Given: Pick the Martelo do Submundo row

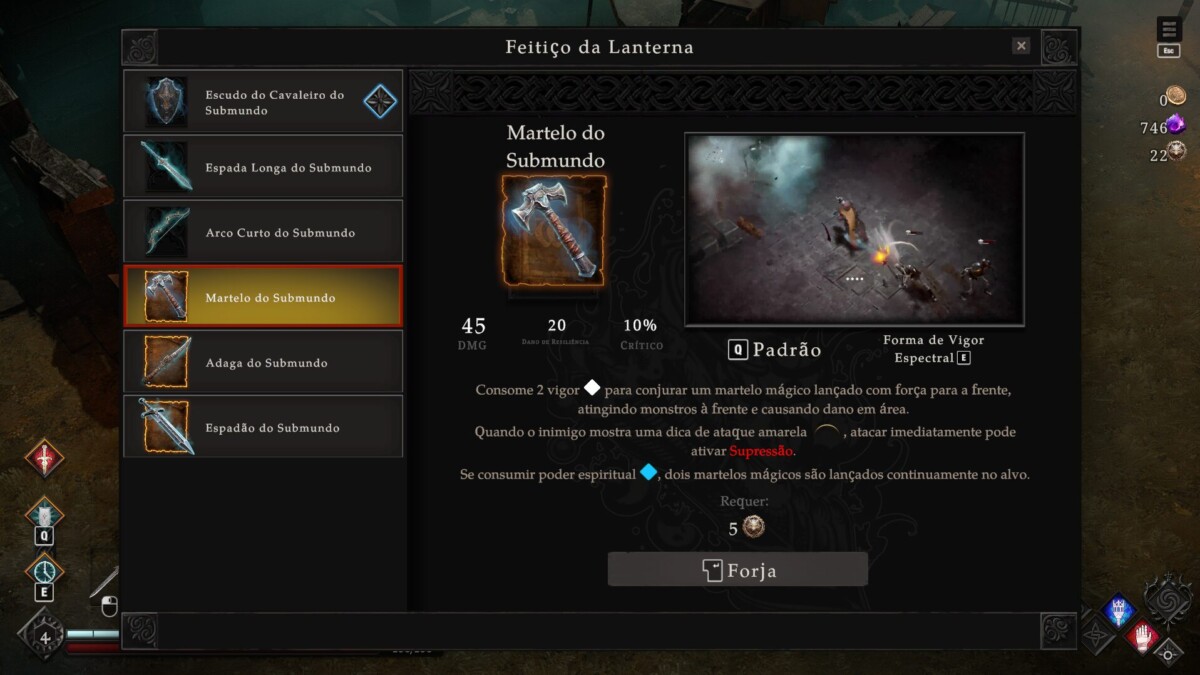Looking at the screenshot, I should (x=263, y=297).
